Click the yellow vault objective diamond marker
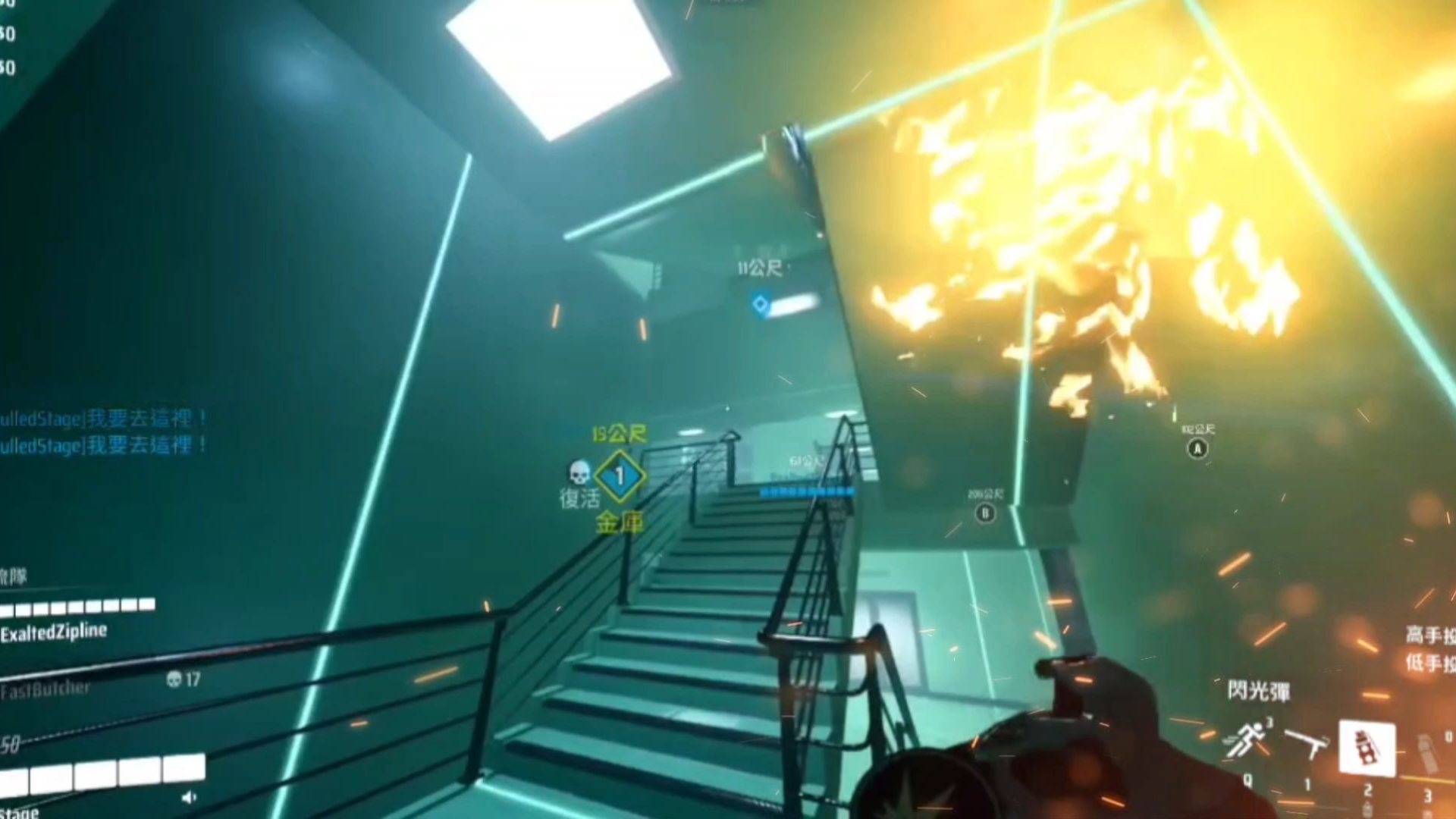The image size is (1456, 819). pos(620,476)
